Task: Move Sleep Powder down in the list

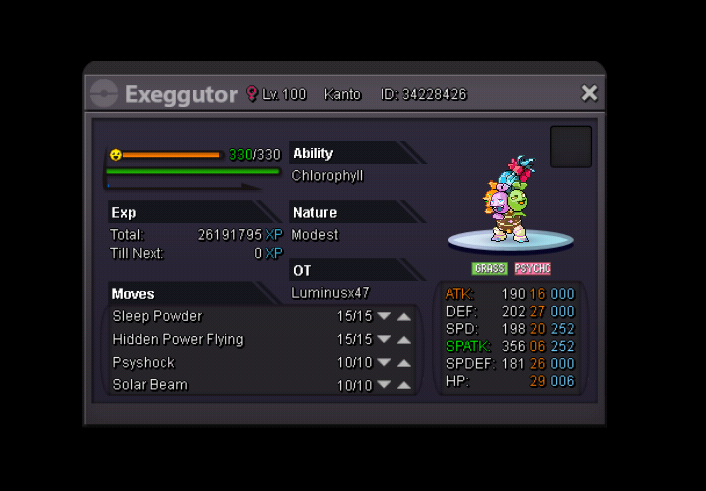Action: (384, 316)
